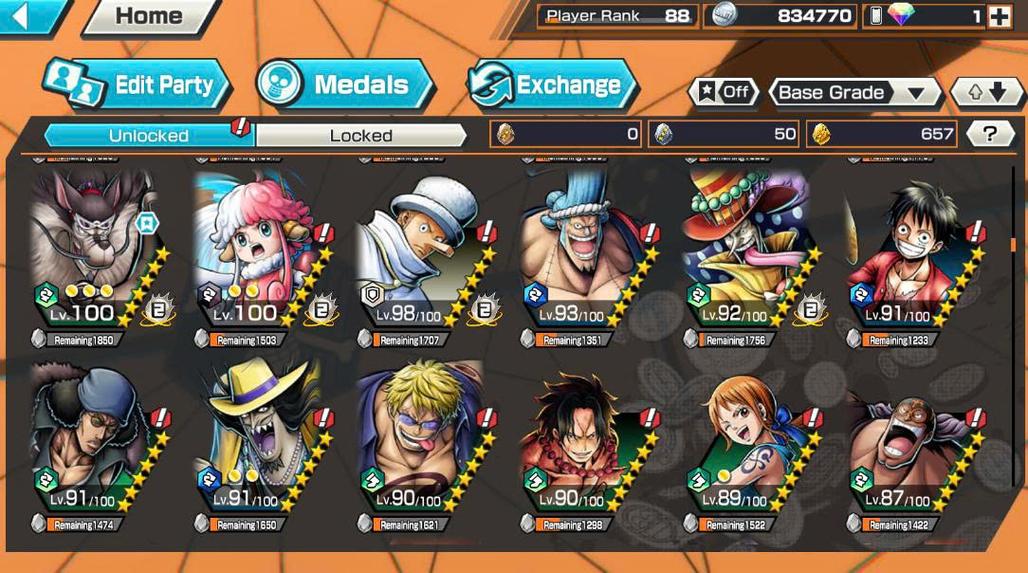Return to the Home screen
This screenshot has height=573, width=1028.
(149, 16)
